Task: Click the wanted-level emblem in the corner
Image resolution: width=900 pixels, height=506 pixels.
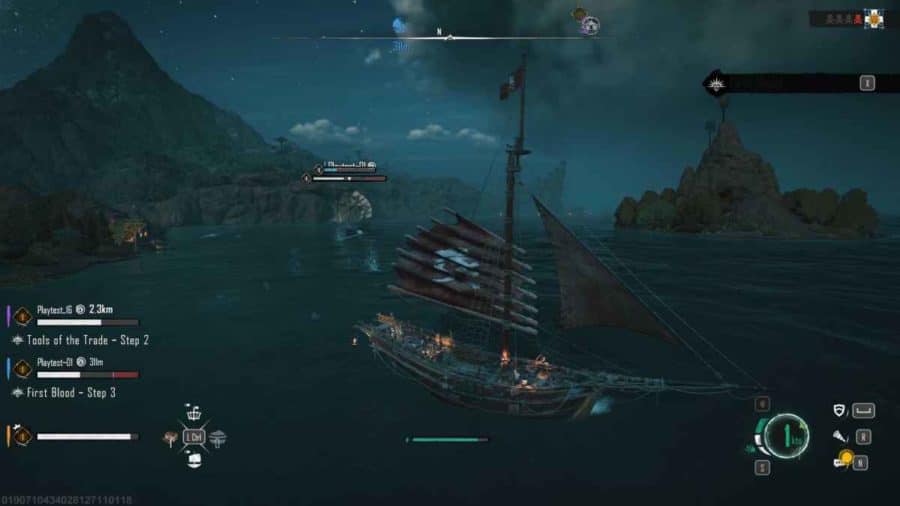Action: point(875,18)
